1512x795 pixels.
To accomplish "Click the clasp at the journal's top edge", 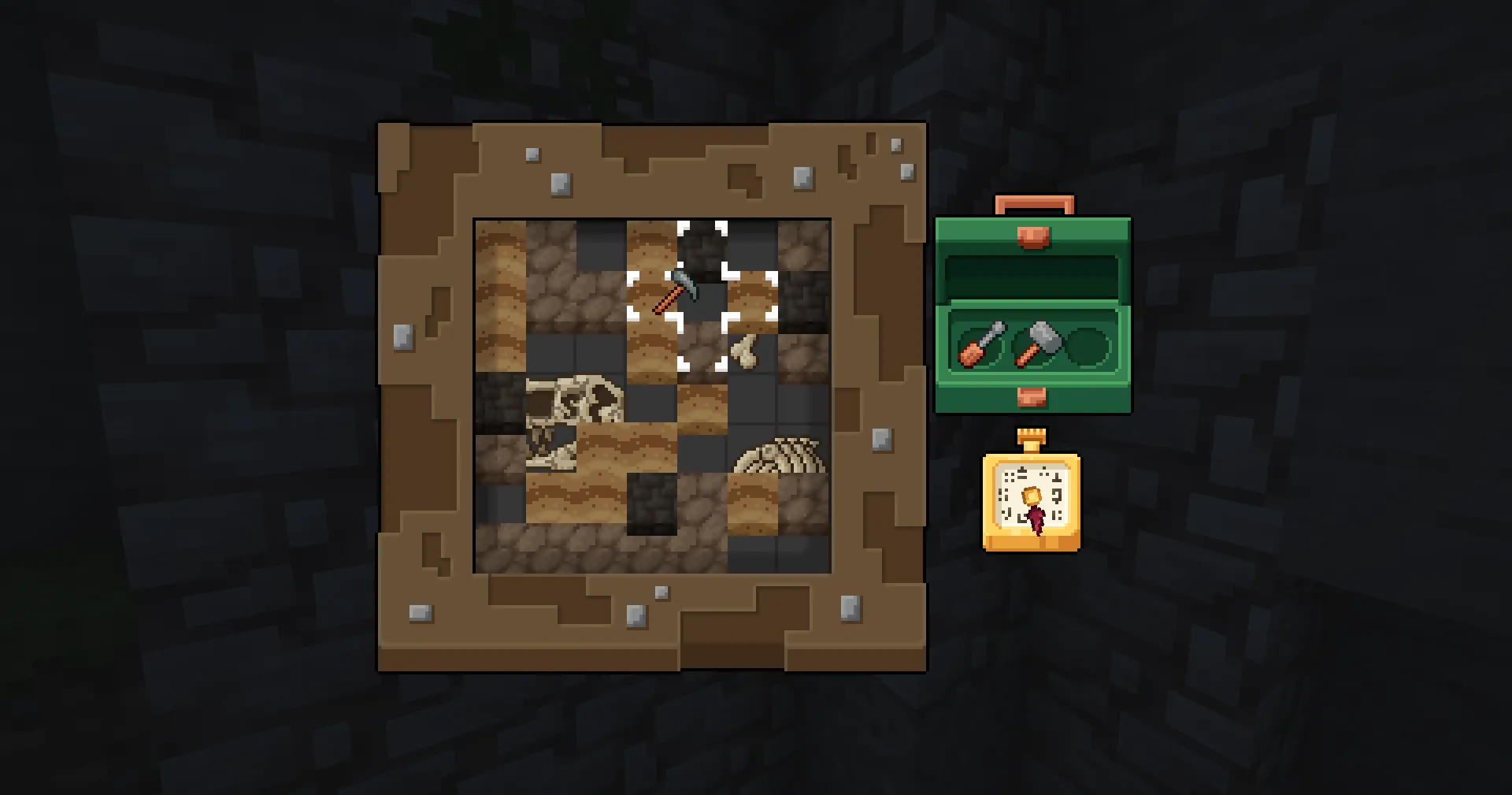I will pyautogui.click(x=1032, y=437).
